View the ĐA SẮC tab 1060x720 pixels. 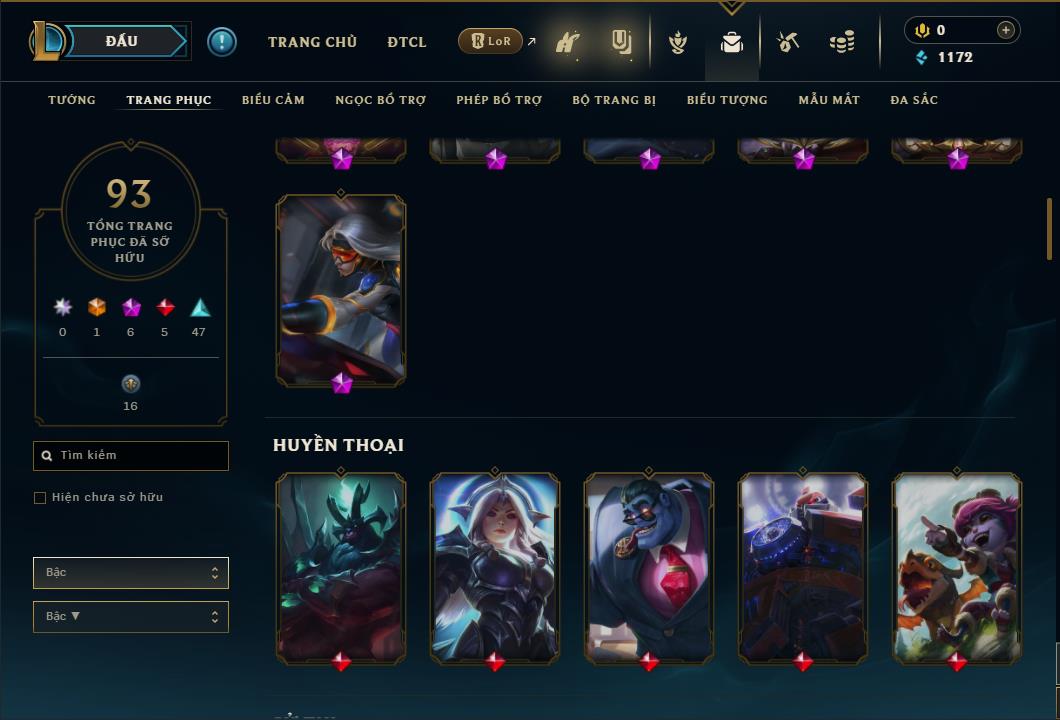tap(914, 100)
